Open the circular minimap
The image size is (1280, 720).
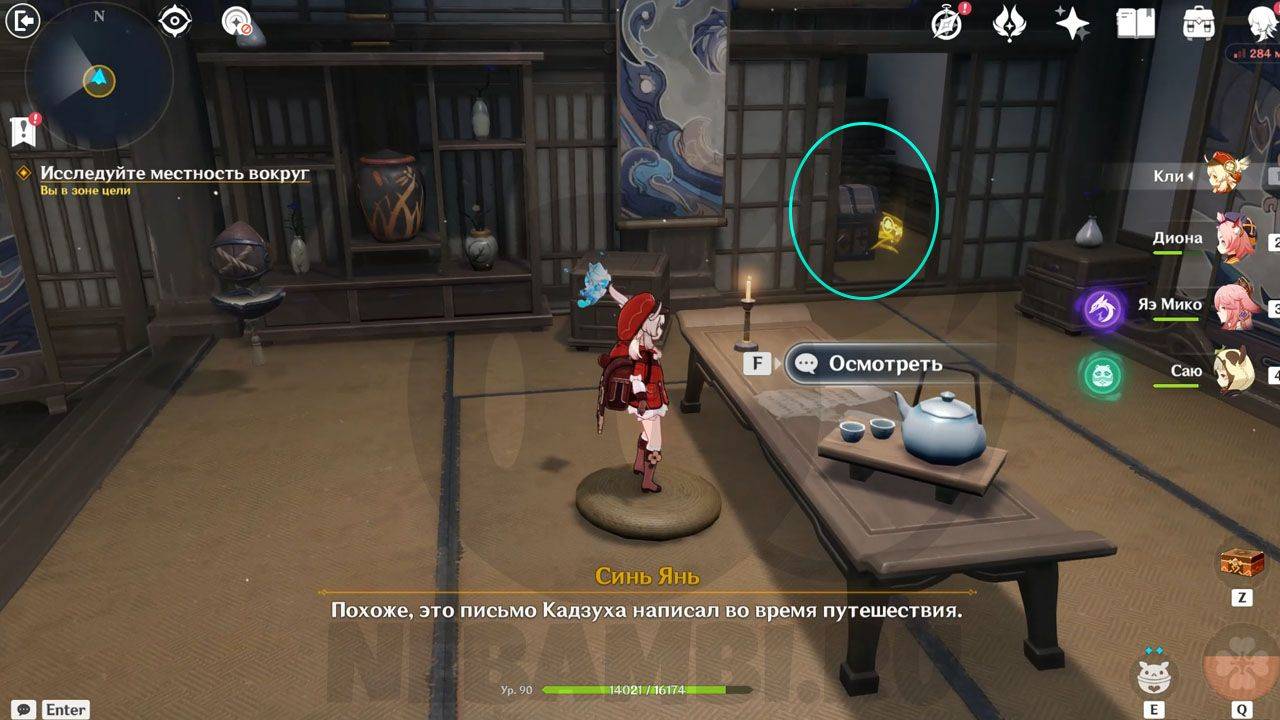click(98, 76)
